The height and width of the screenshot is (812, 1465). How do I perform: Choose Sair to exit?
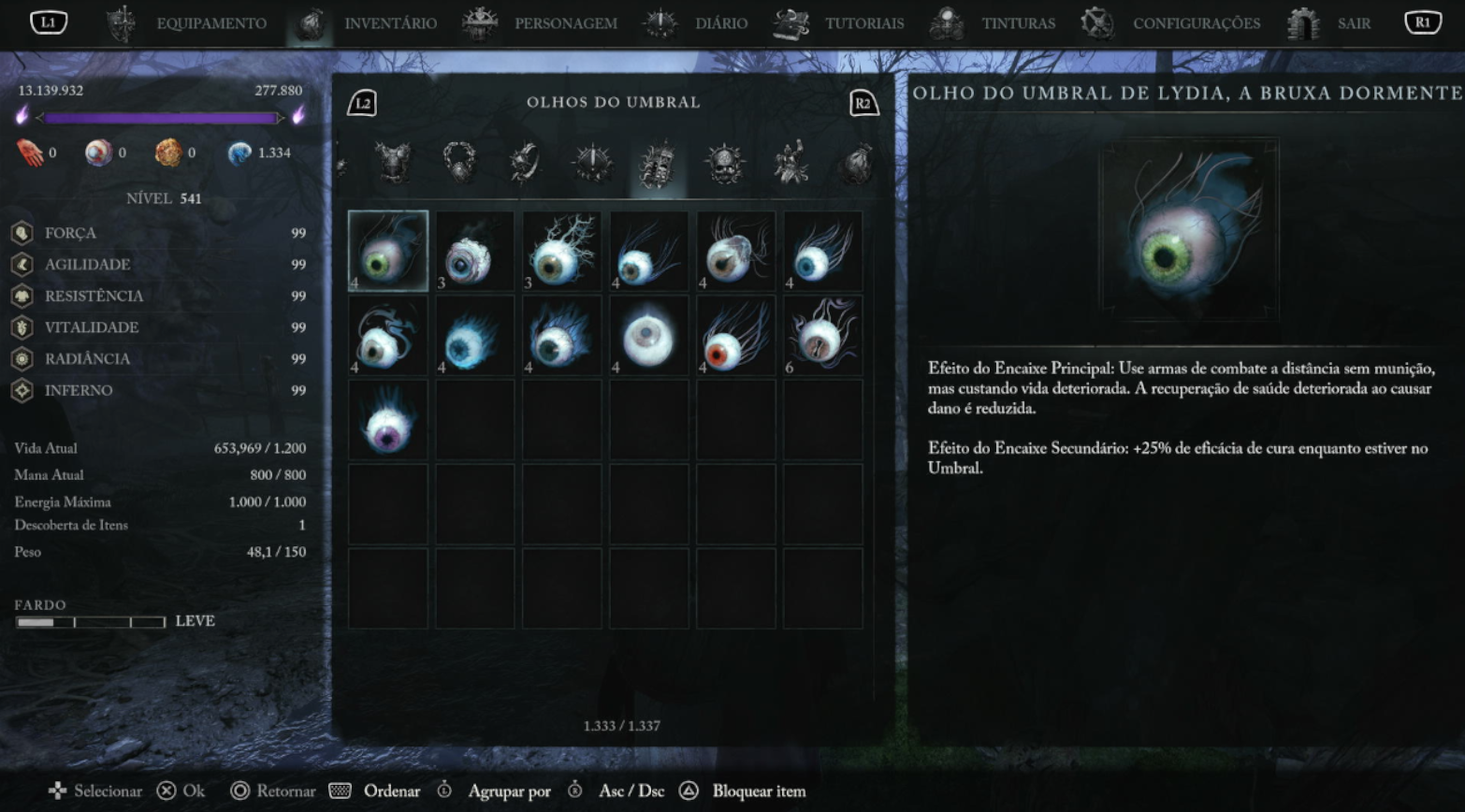pos(1353,23)
